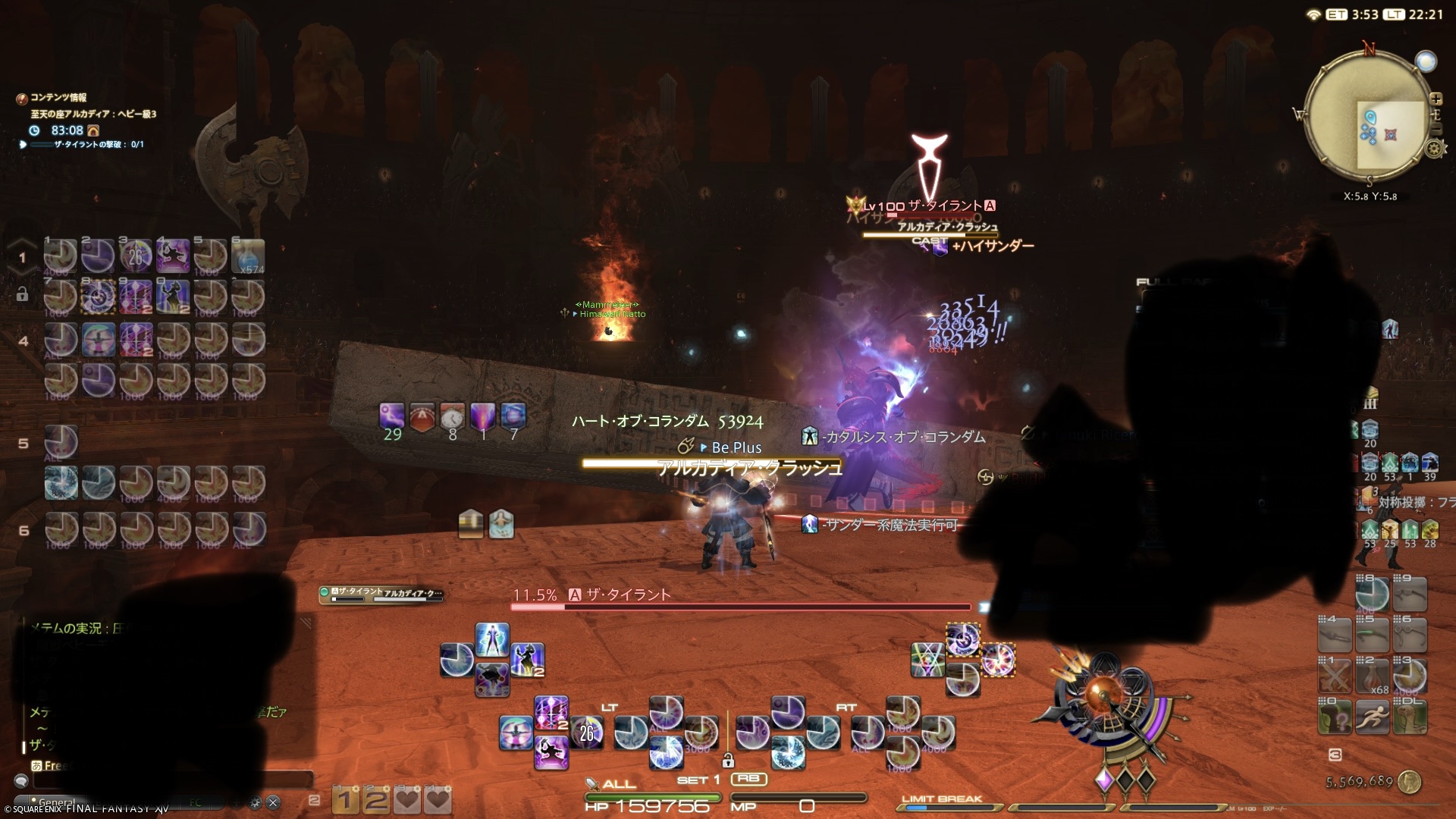Activate the colorful six-pointed star ability
Image resolution: width=1456 pixels, height=819 pixels.
[x=927, y=659]
